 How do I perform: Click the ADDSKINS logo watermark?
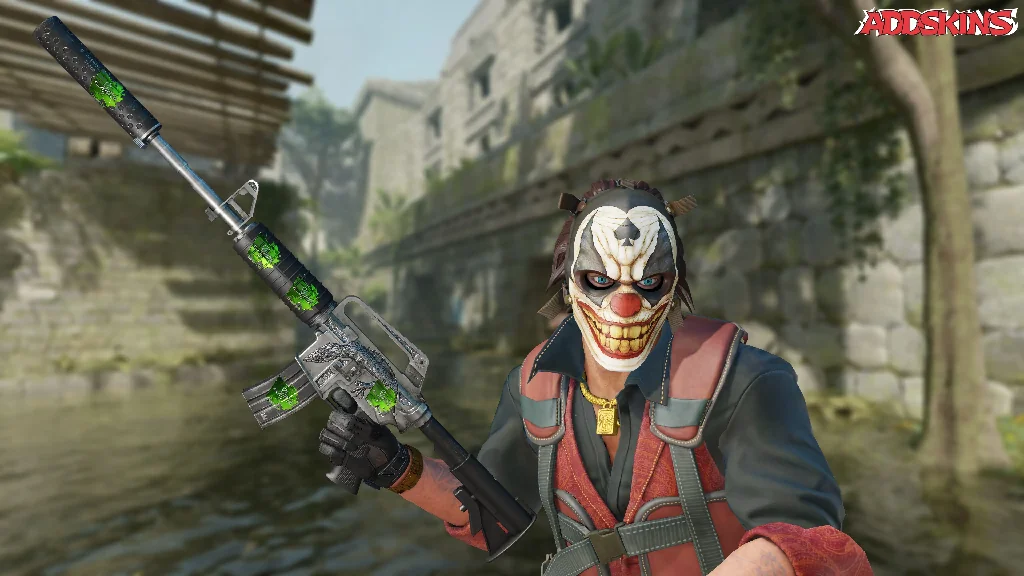click(937, 22)
